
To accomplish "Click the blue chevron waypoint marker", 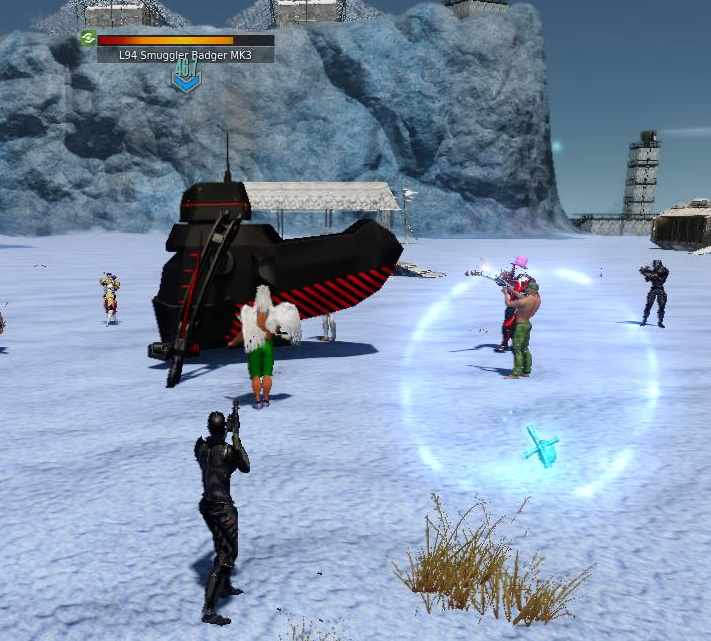I will (186, 76).
